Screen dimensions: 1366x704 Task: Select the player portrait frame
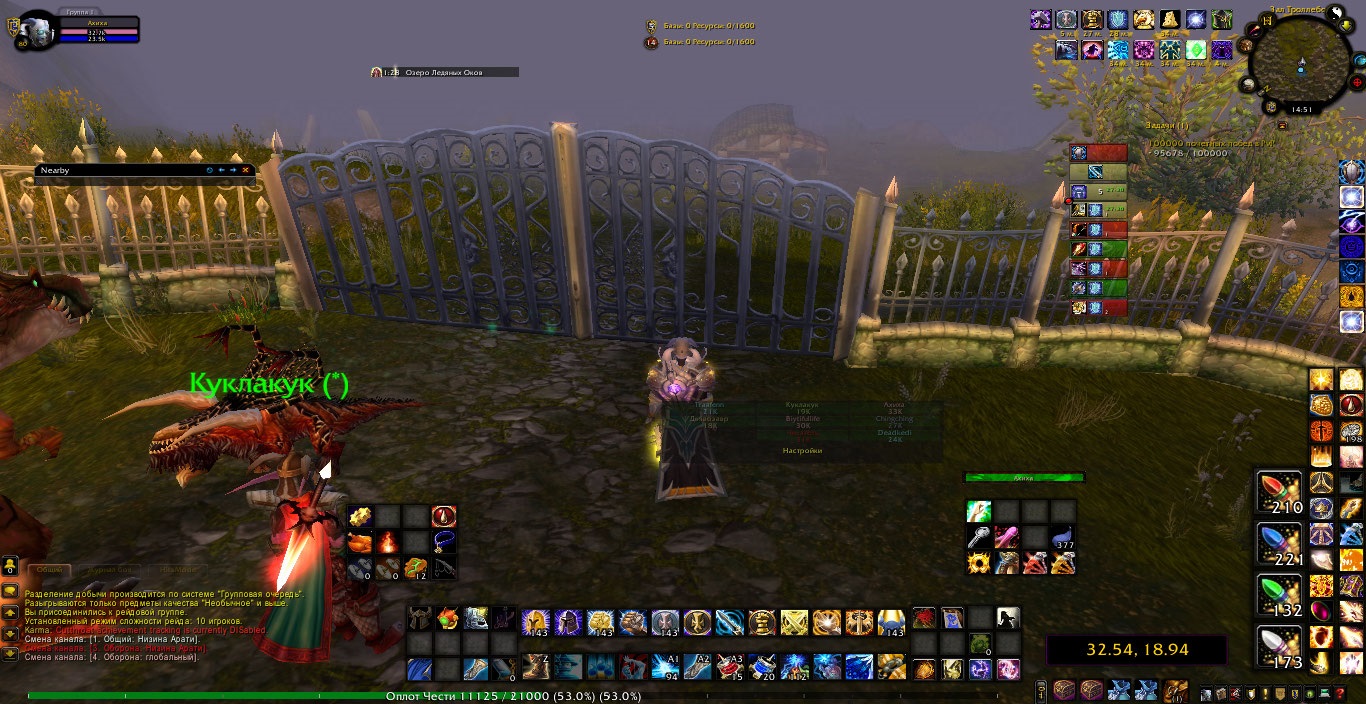36,31
